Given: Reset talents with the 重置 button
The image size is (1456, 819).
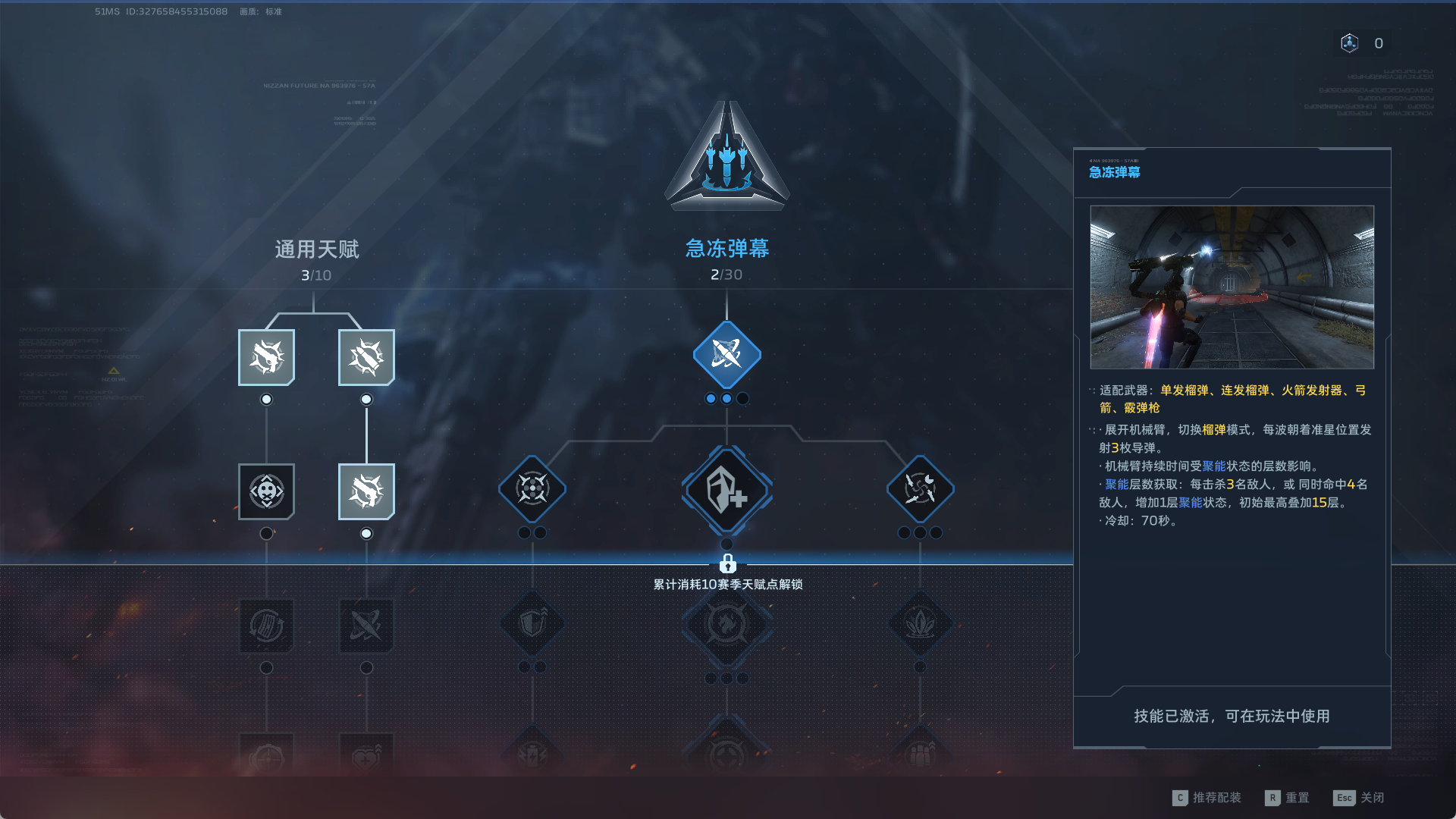Looking at the screenshot, I should tap(1288, 798).
